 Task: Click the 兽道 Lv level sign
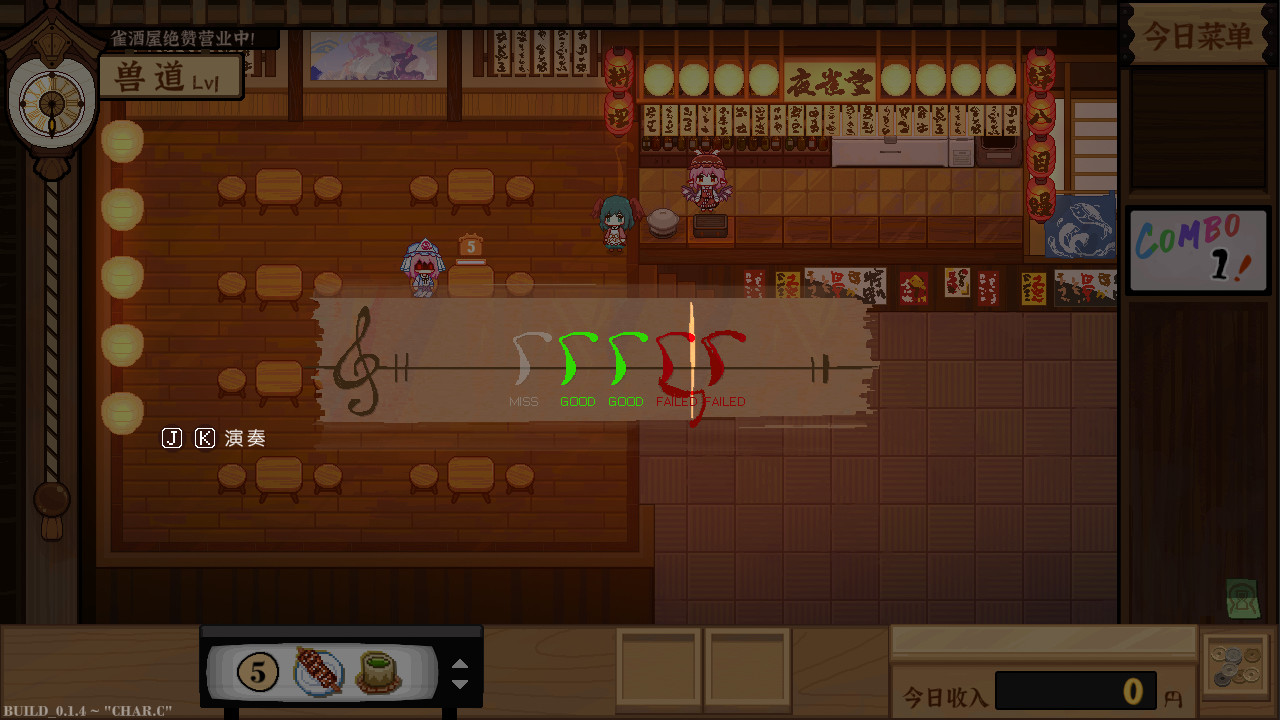[x=170, y=76]
